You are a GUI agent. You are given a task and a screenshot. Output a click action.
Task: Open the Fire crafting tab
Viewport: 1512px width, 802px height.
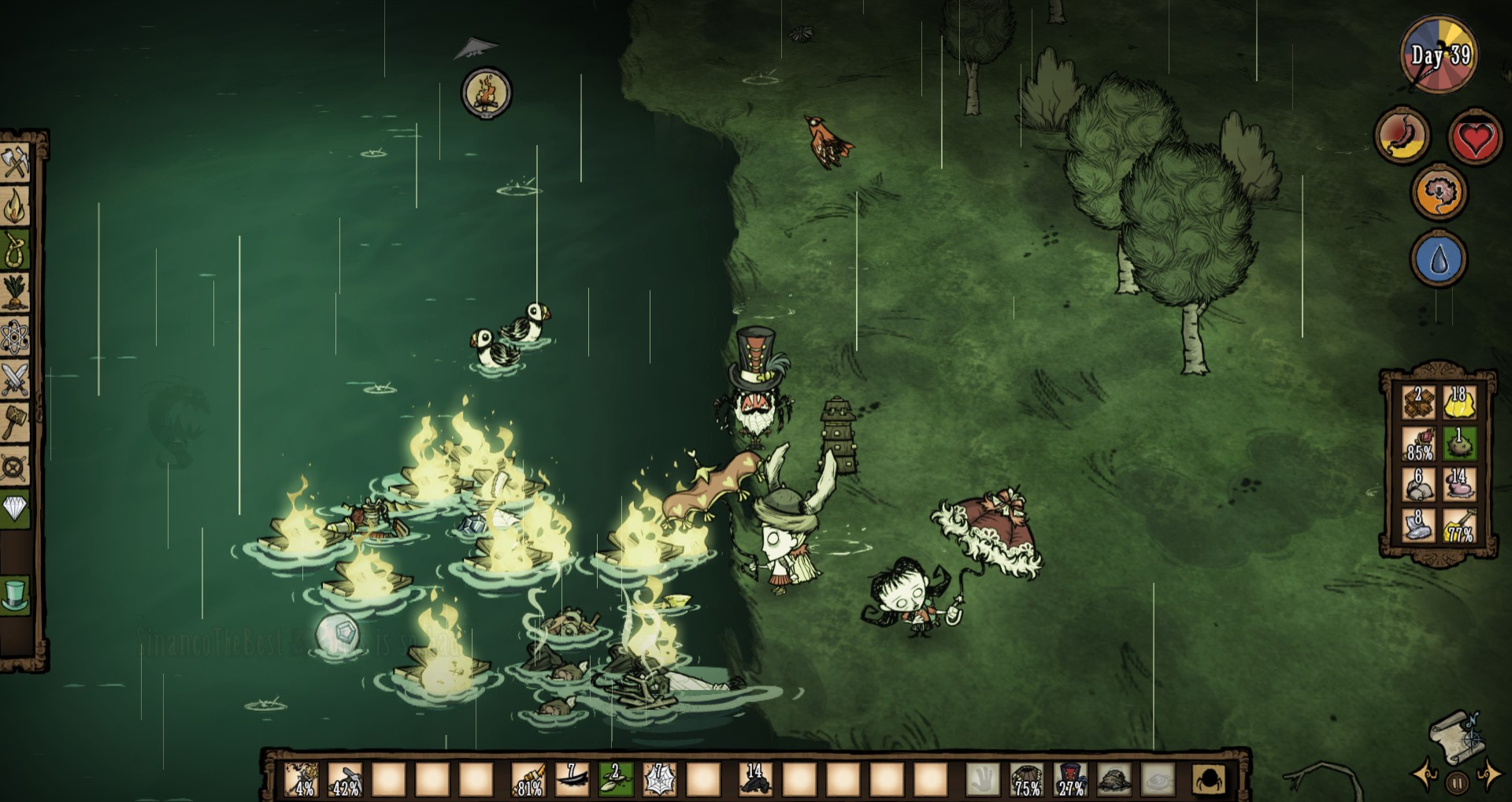[15, 206]
